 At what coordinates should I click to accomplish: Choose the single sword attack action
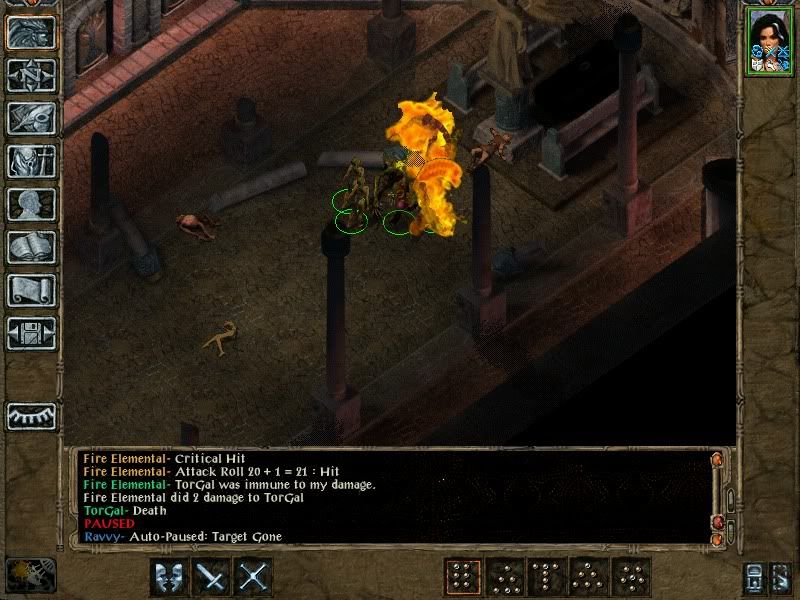(x=211, y=577)
